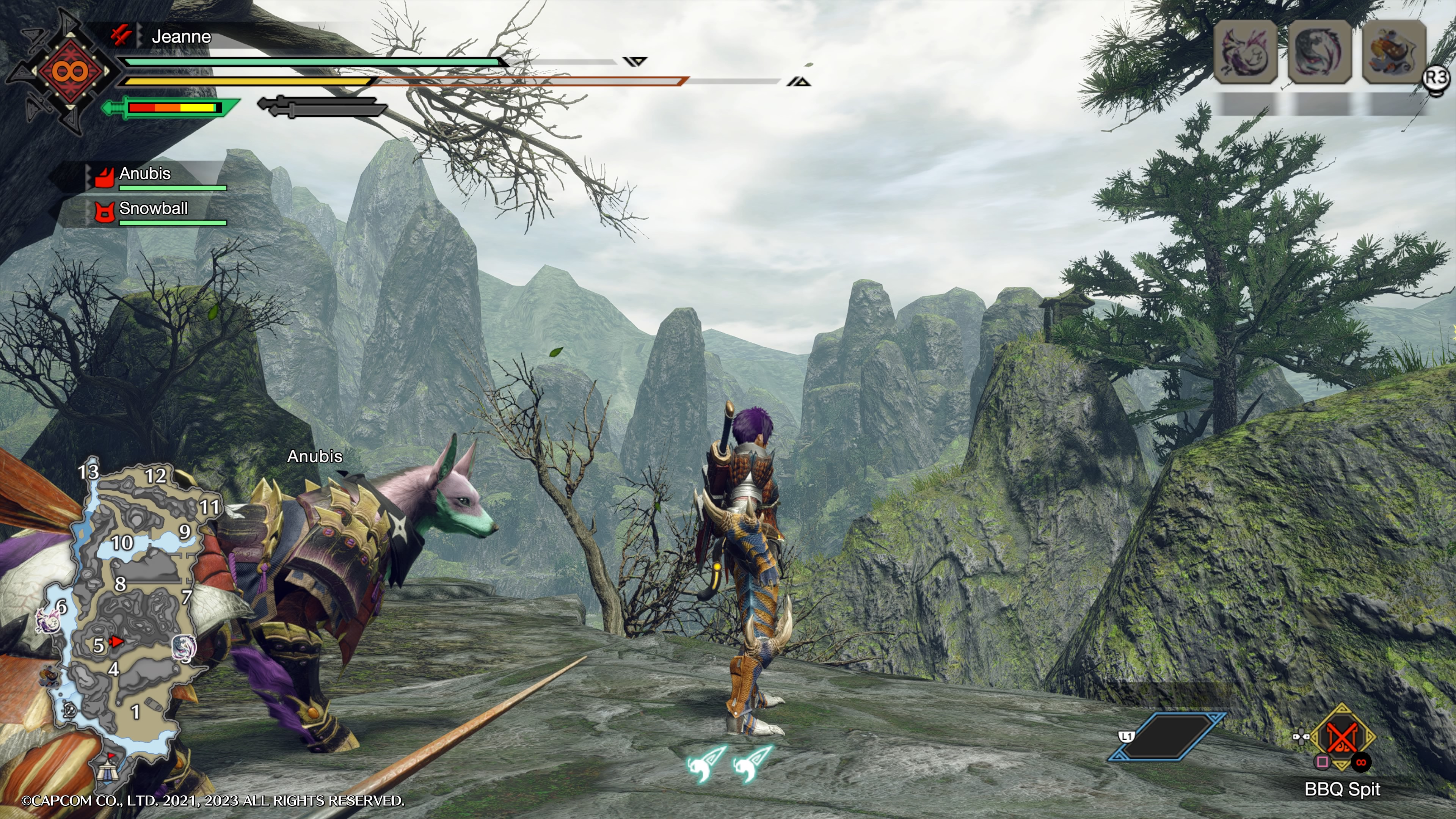This screenshot has height=819, width=1456.
Task: Click the dark wyvern marker on the minimap's east edge
Action: [x=184, y=647]
